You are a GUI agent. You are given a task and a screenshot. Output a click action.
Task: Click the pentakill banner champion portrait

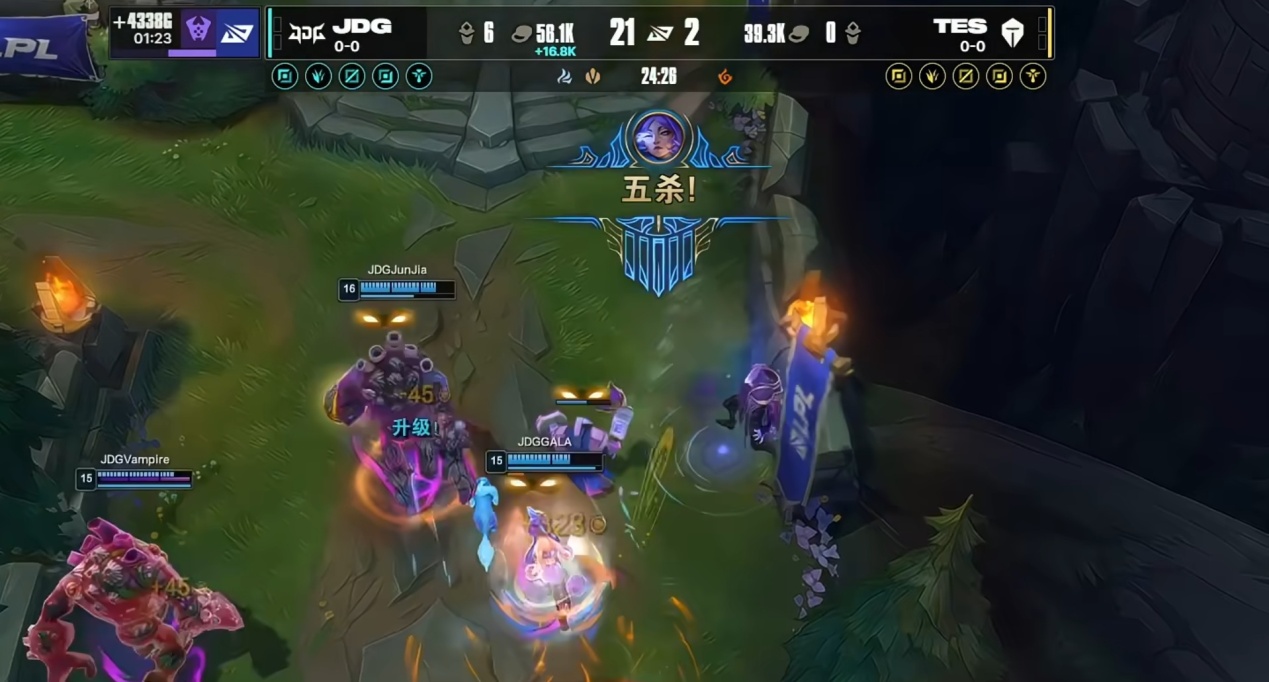(x=659, y=137)
